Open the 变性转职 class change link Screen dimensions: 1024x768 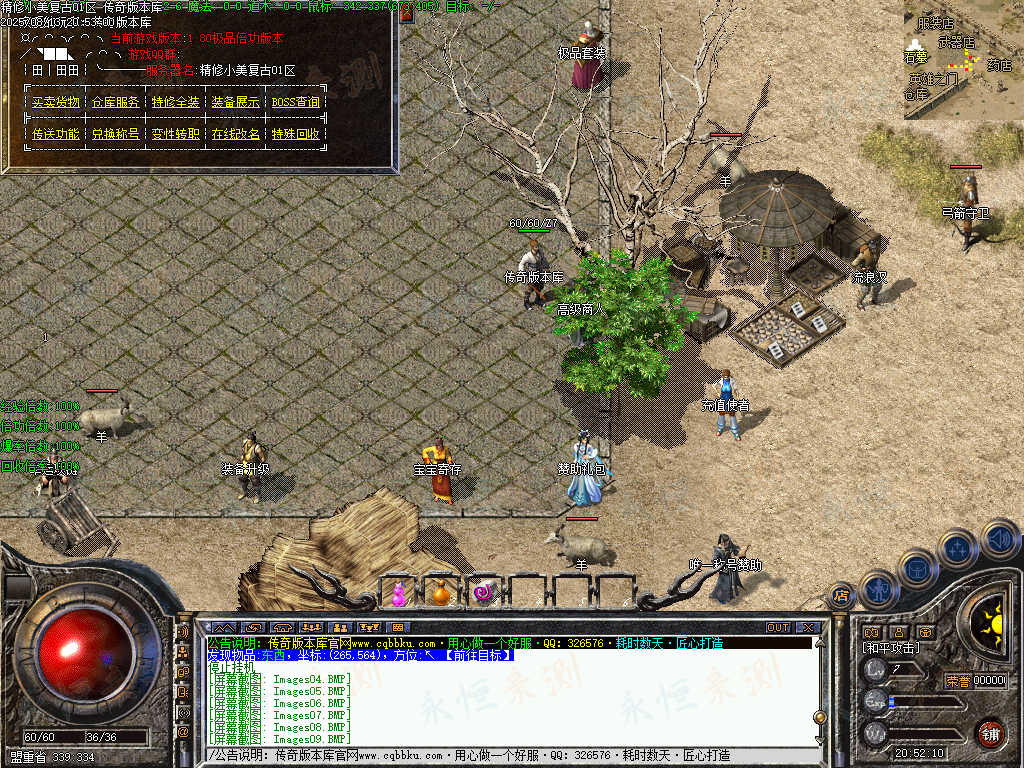[176, 134]
